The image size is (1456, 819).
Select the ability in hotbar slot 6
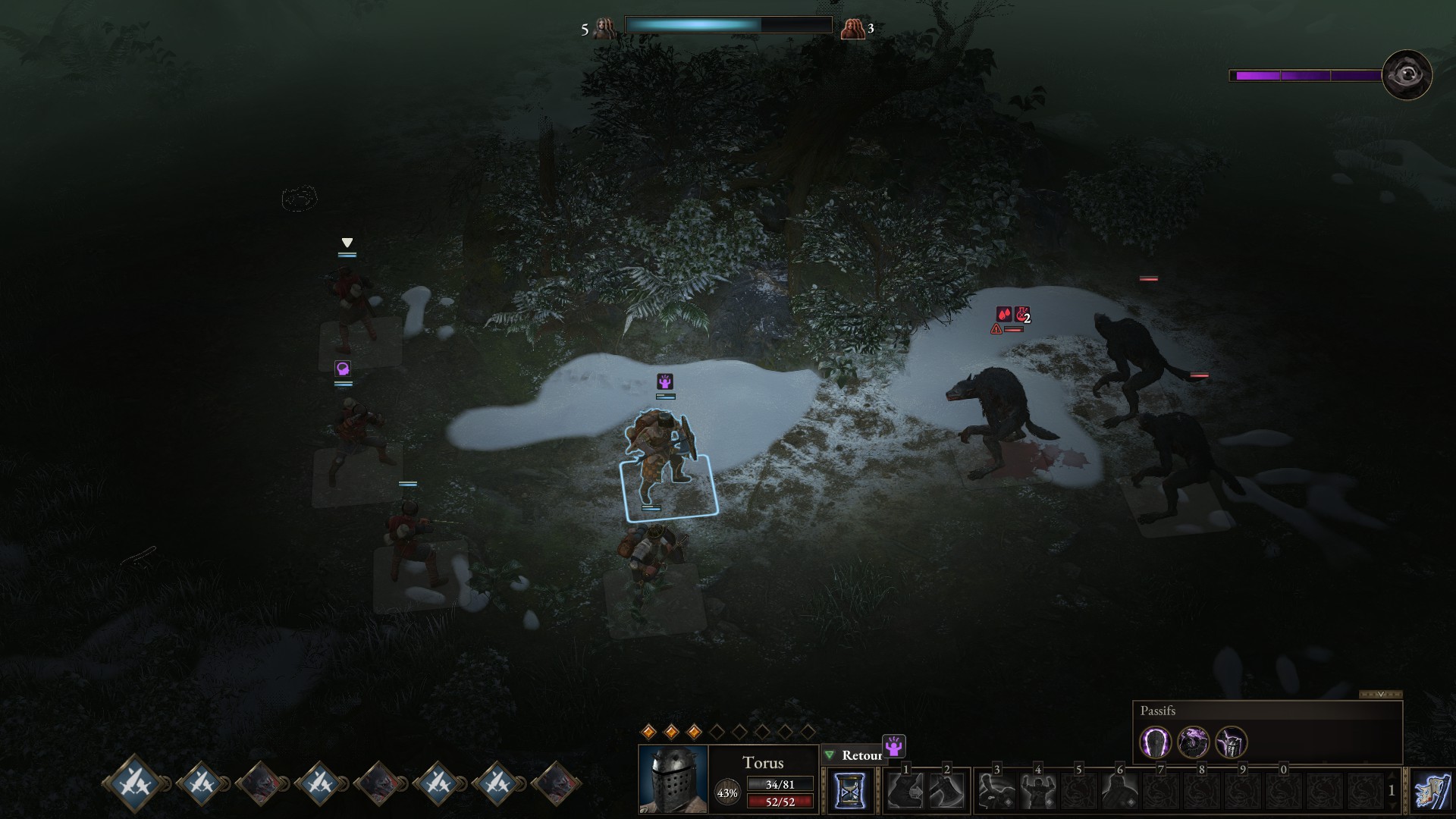pos(1118,790)
